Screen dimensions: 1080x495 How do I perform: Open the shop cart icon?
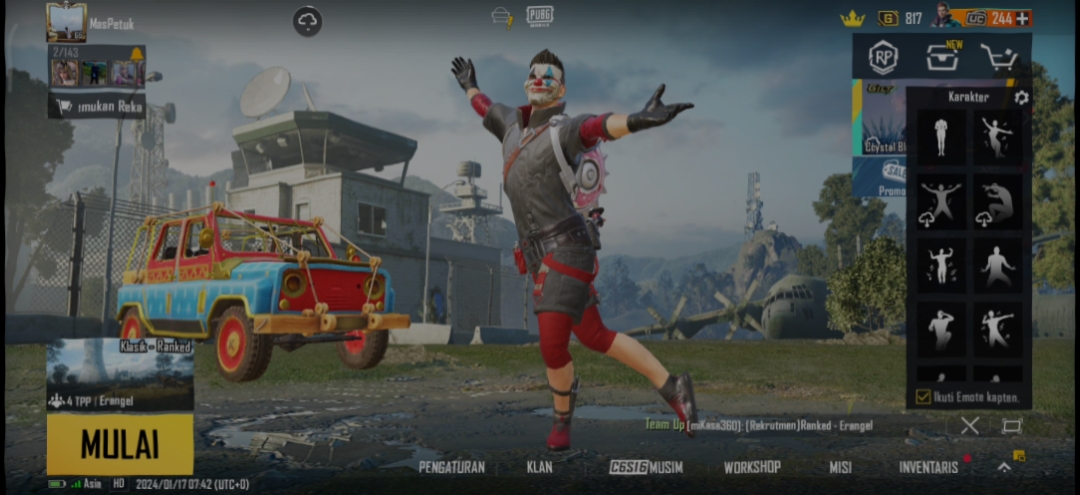998,57
